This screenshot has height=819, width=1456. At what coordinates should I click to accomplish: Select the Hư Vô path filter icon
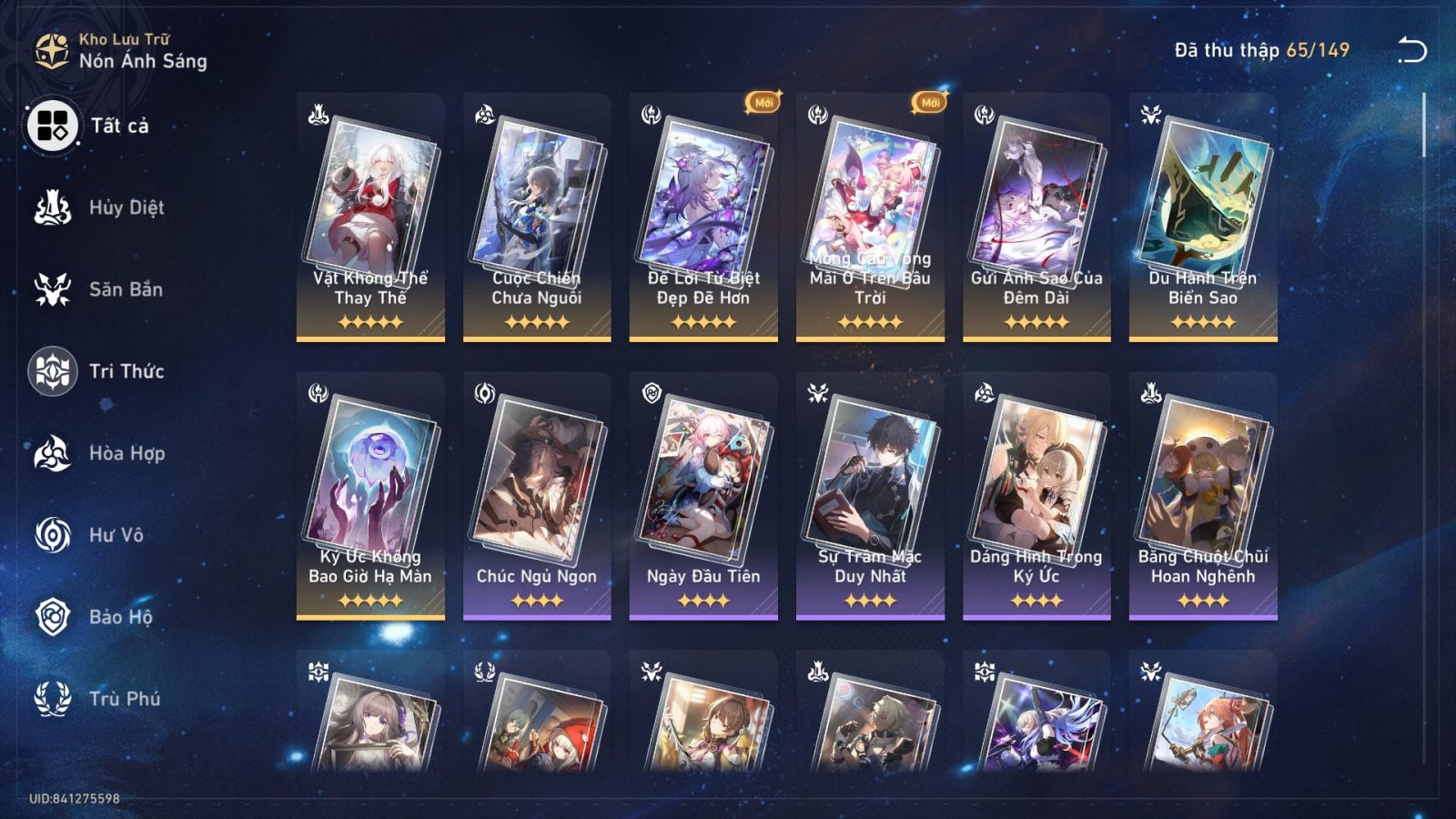[x=52, y=535]
